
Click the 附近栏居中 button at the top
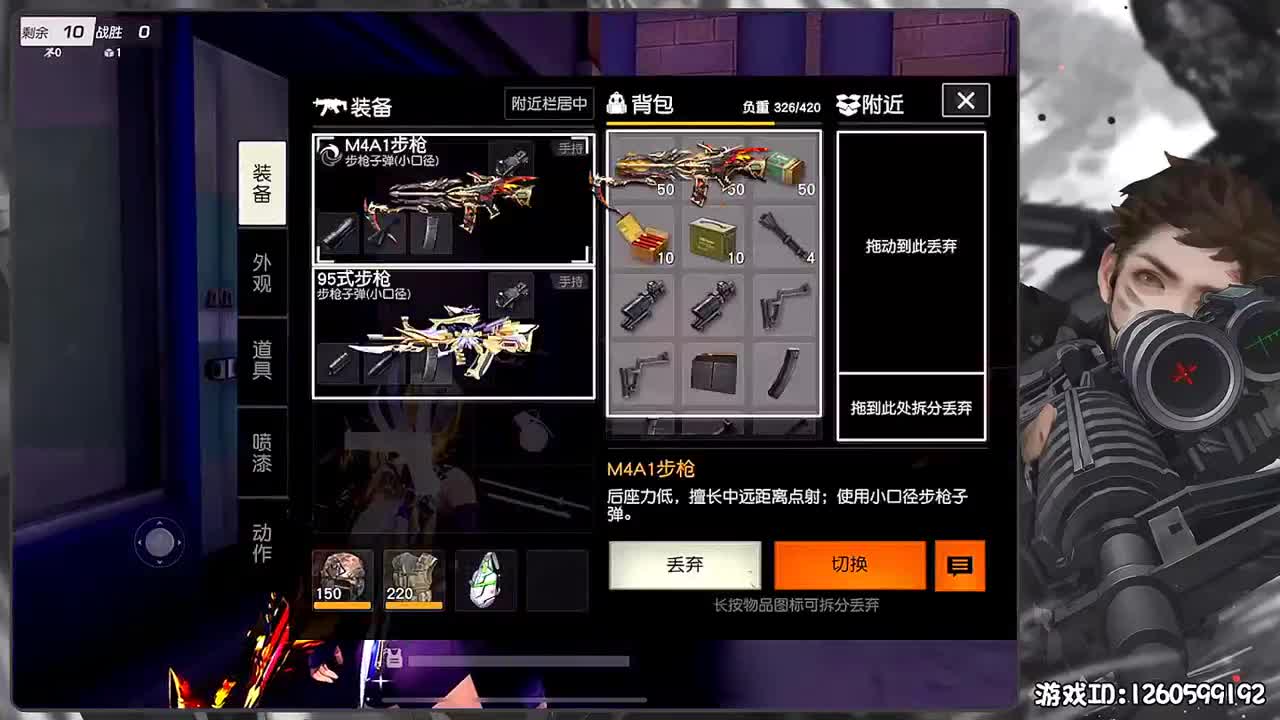pyautogui.click(x=549, y=103)
